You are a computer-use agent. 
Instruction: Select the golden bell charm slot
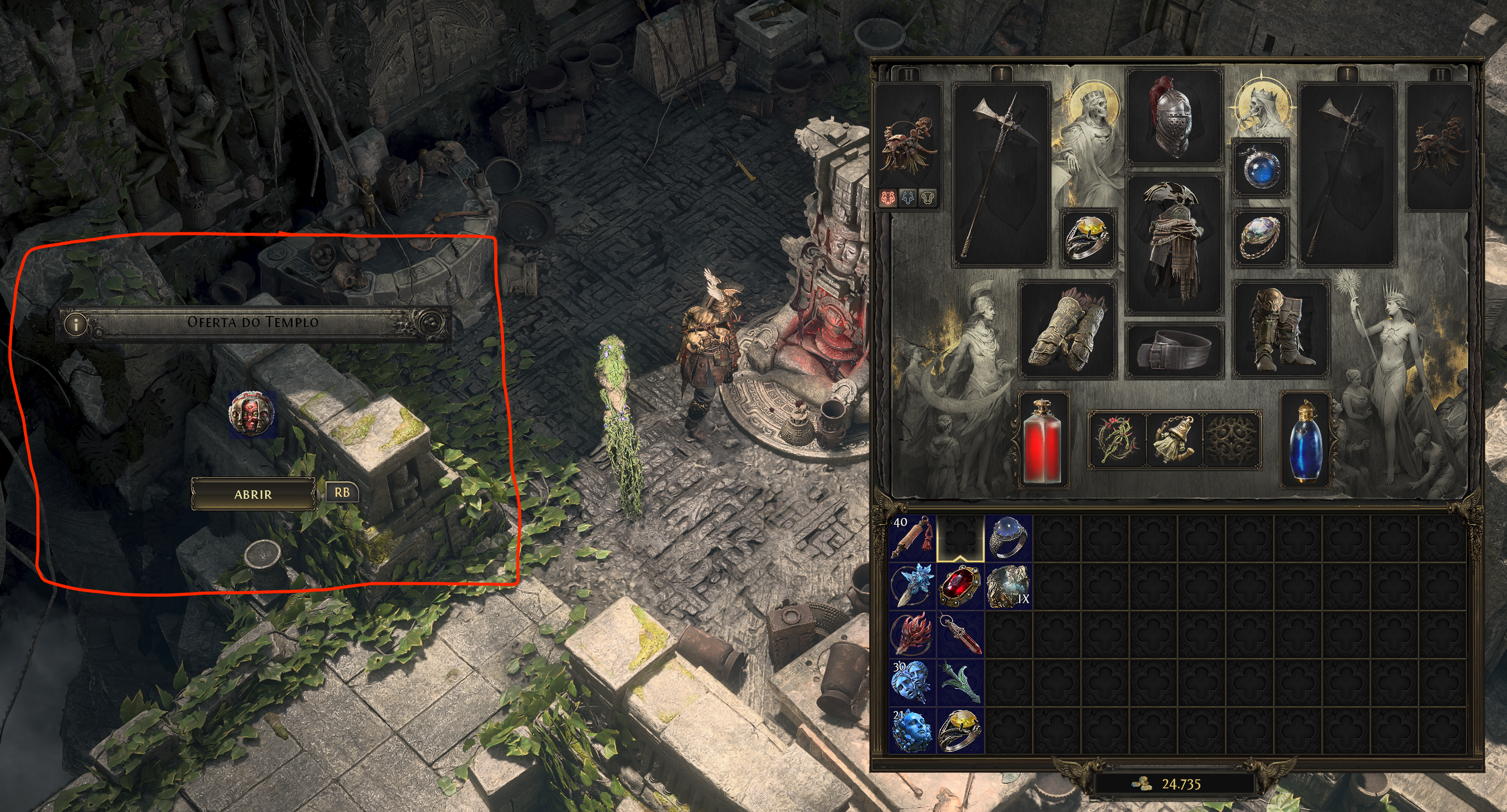tap(1174, 440)
